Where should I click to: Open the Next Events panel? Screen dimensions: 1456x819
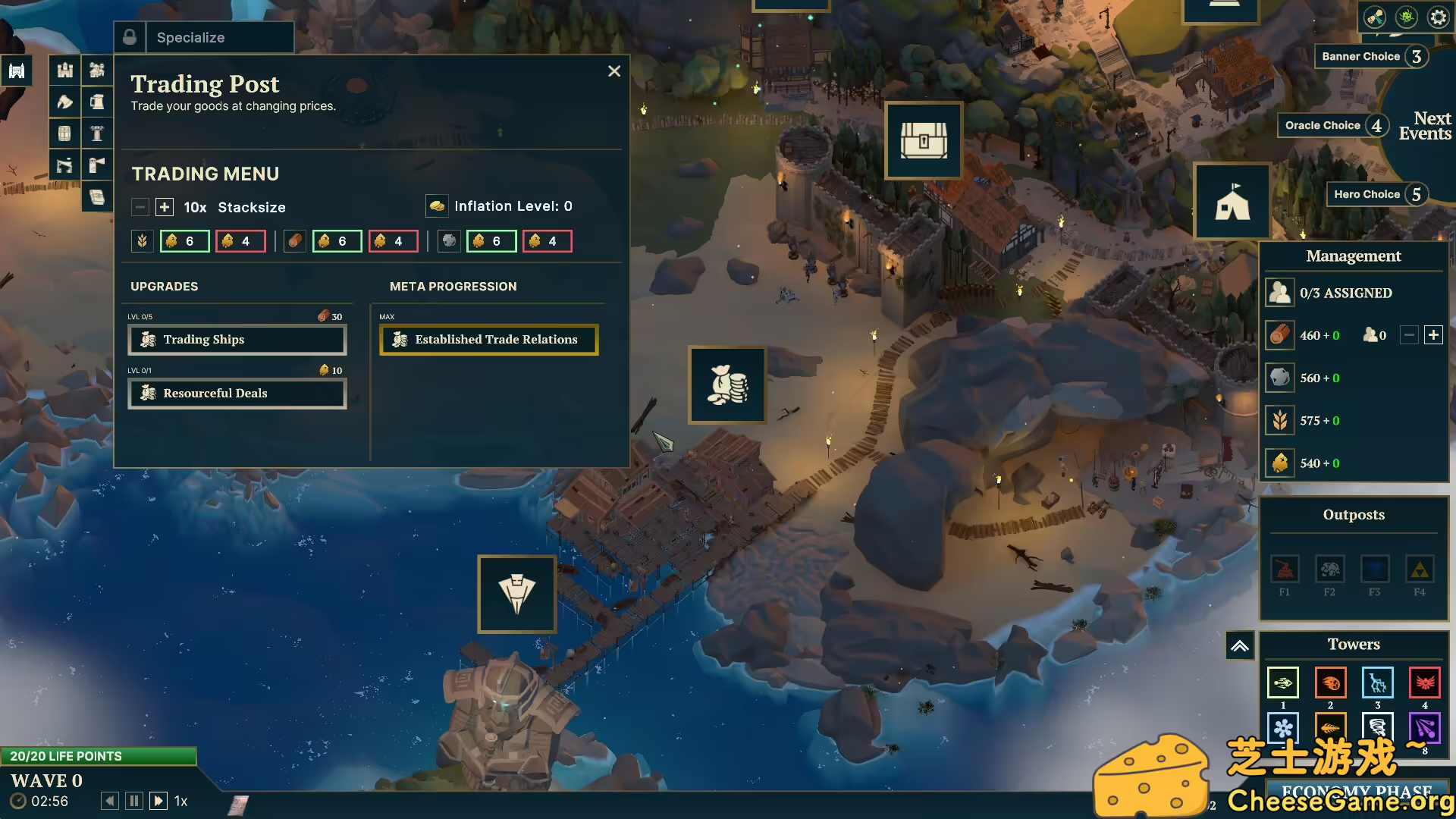[1424, 126]
